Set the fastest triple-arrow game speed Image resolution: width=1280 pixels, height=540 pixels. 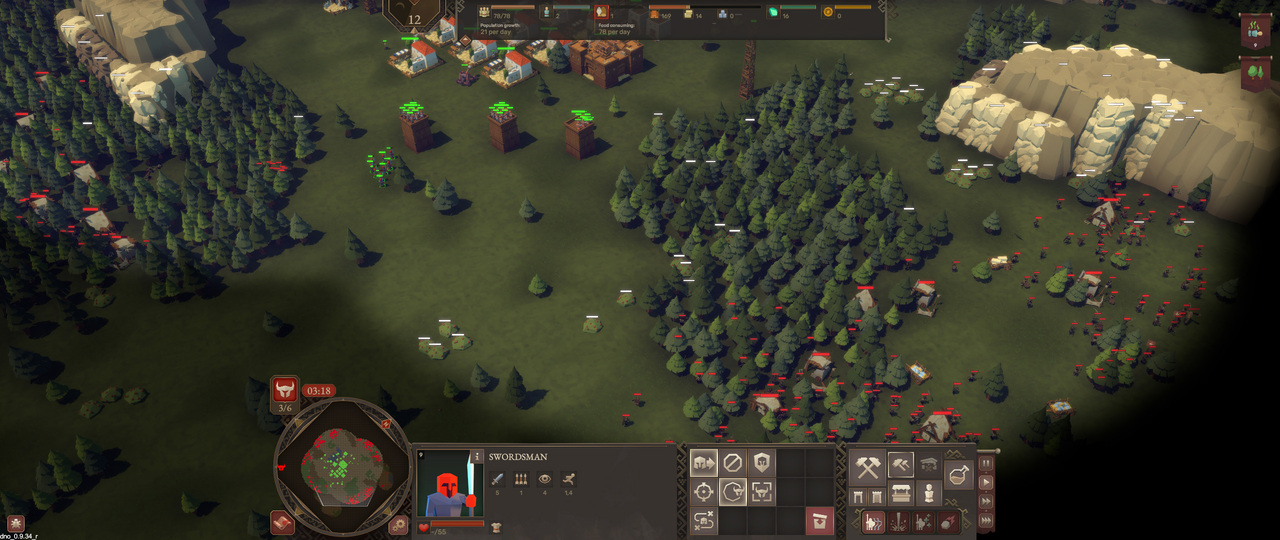click(986, 519)
